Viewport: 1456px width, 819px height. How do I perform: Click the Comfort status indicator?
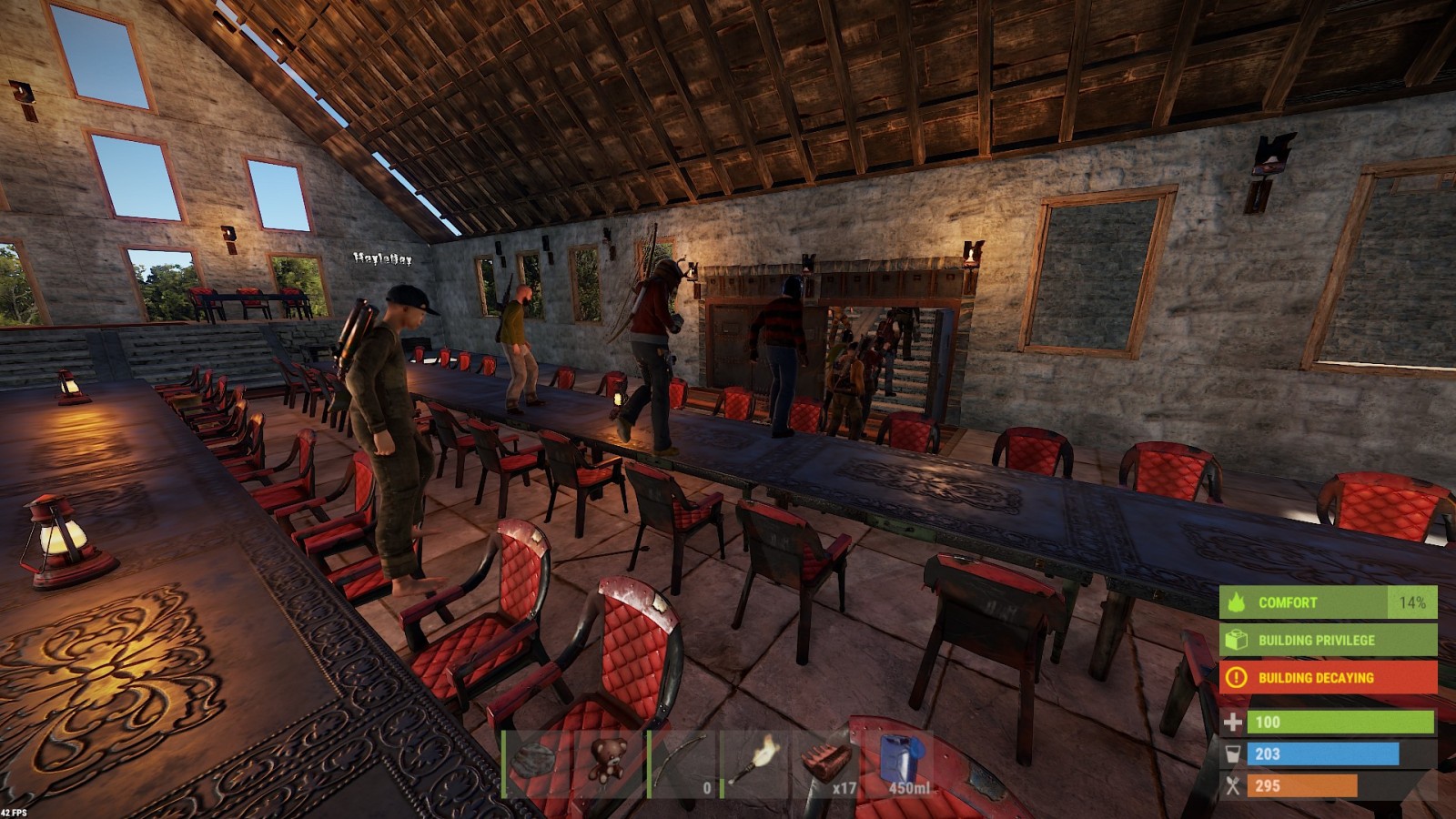pos(1328,602)
